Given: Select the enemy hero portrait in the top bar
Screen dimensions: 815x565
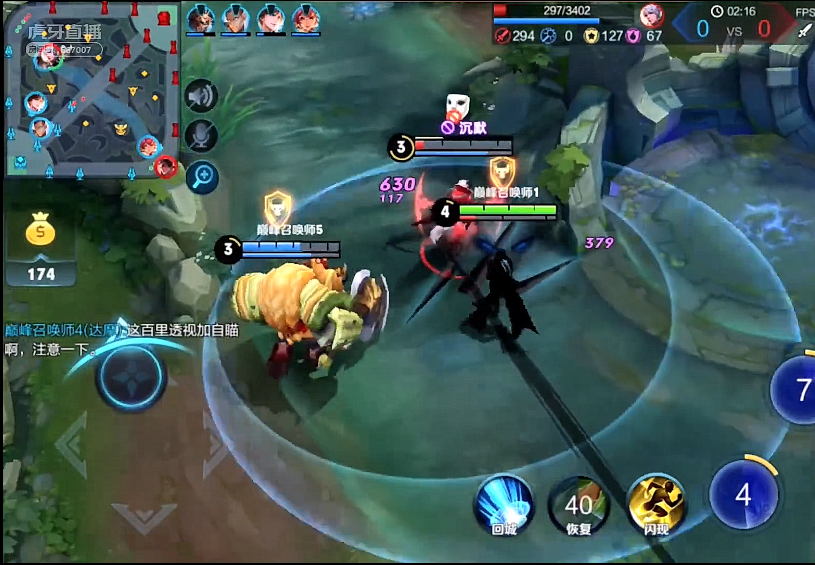Looking at the screenshot, I should (x=652, y=15).
